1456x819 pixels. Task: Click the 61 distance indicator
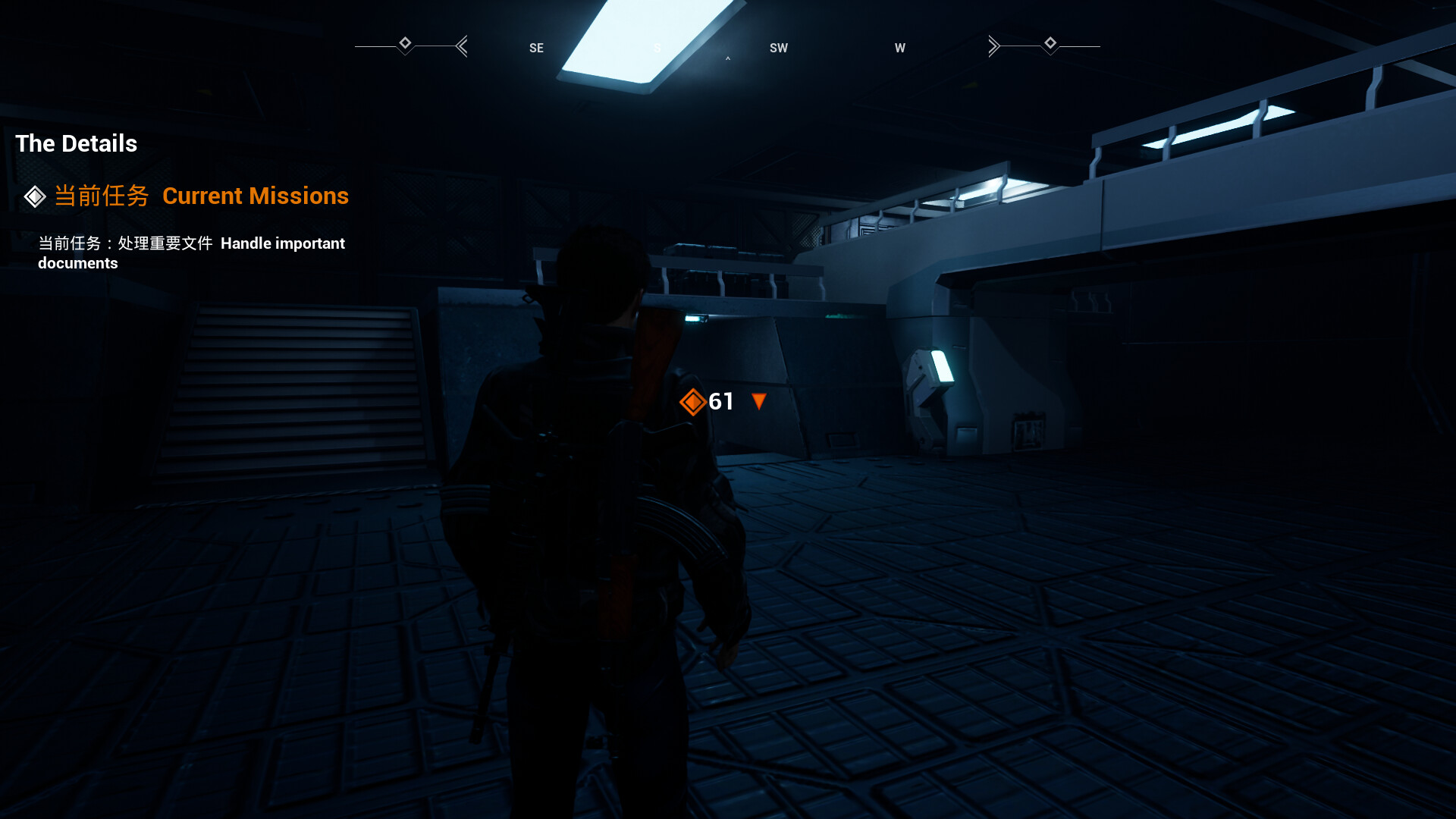[721, 401]
